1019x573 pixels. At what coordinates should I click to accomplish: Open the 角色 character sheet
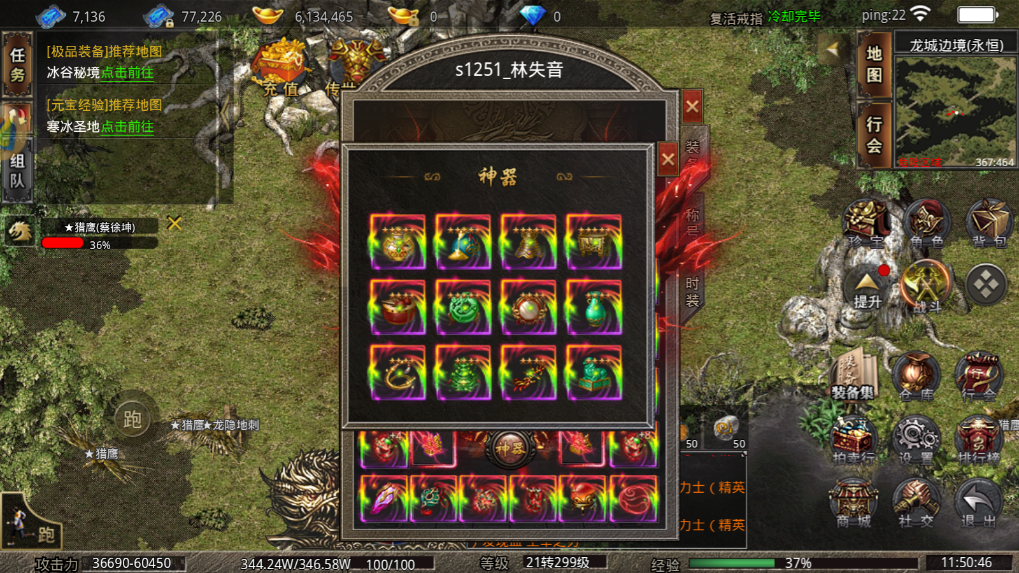[926, 223]
